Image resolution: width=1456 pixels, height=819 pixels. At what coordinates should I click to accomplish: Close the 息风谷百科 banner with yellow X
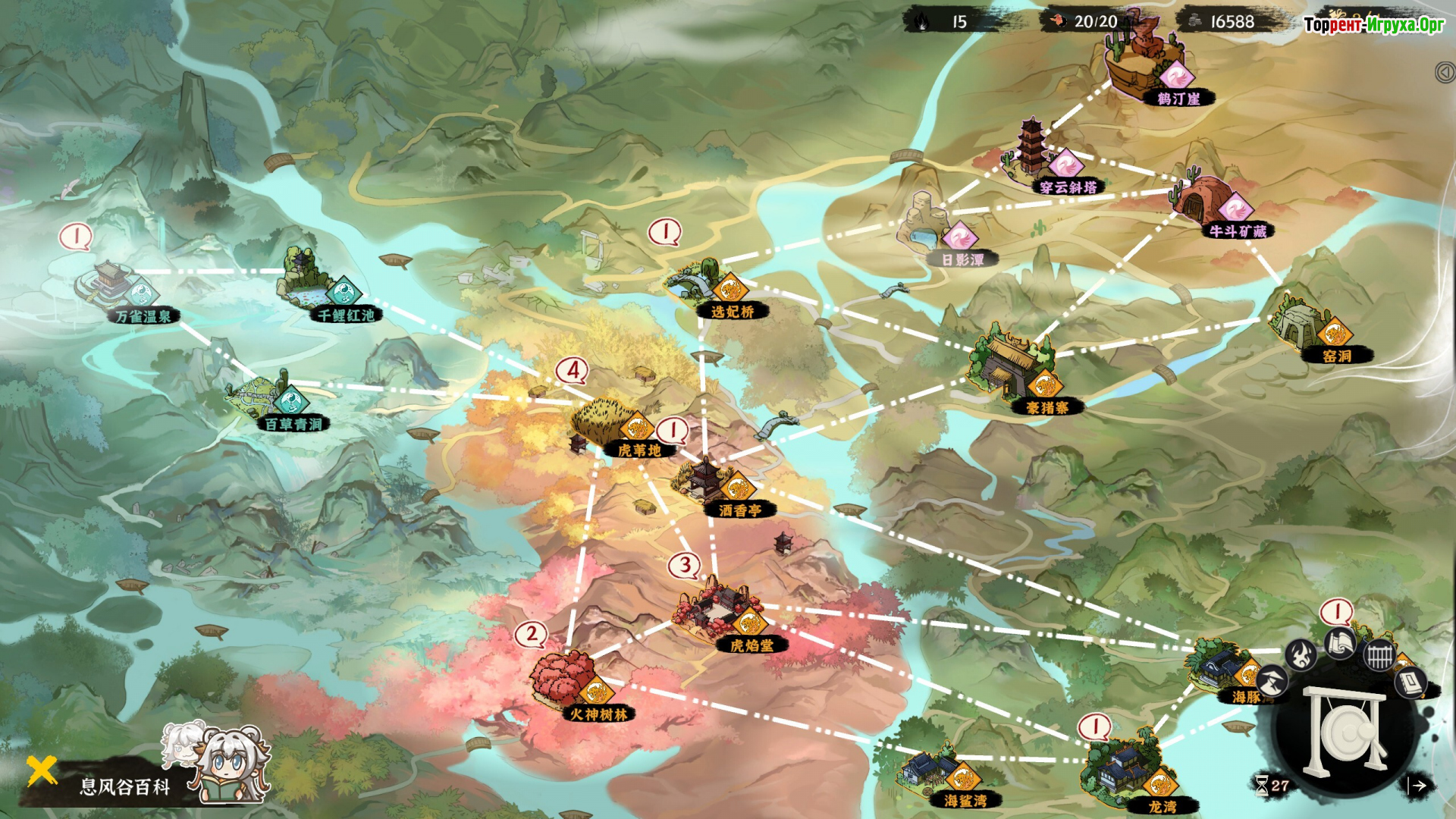42,770
